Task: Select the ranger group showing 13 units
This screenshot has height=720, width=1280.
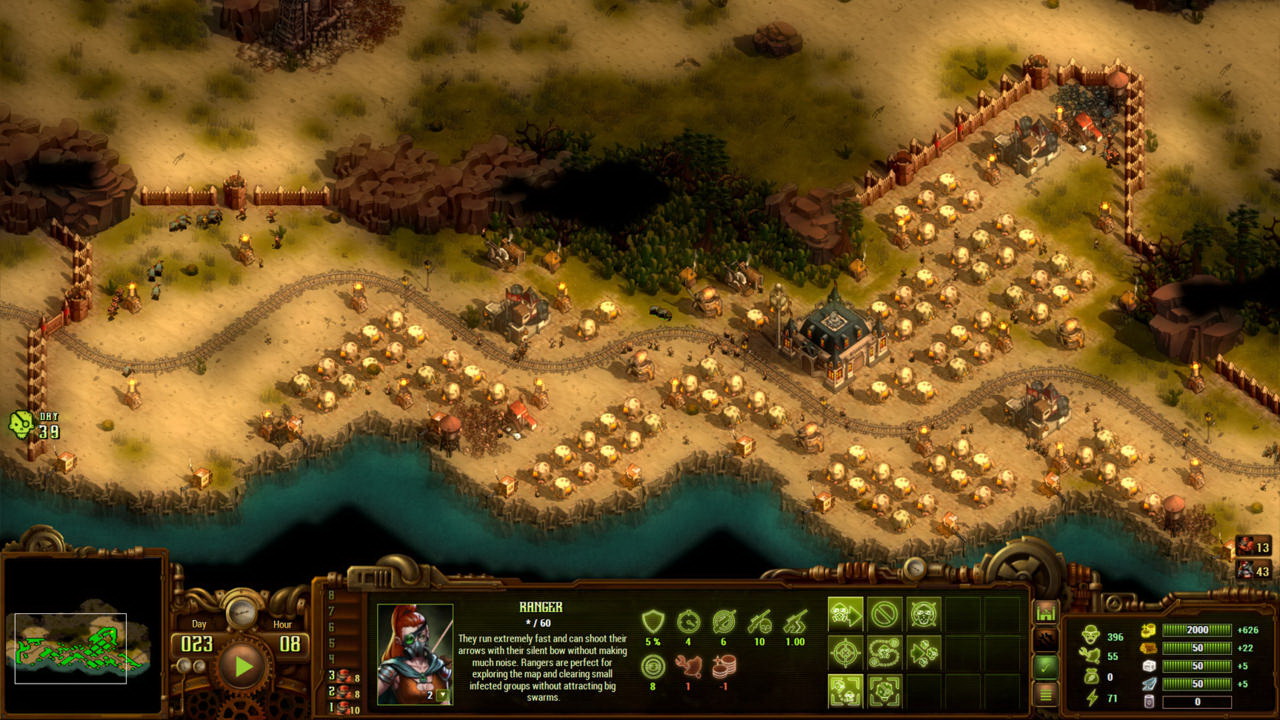Action: coord(1253,547)
